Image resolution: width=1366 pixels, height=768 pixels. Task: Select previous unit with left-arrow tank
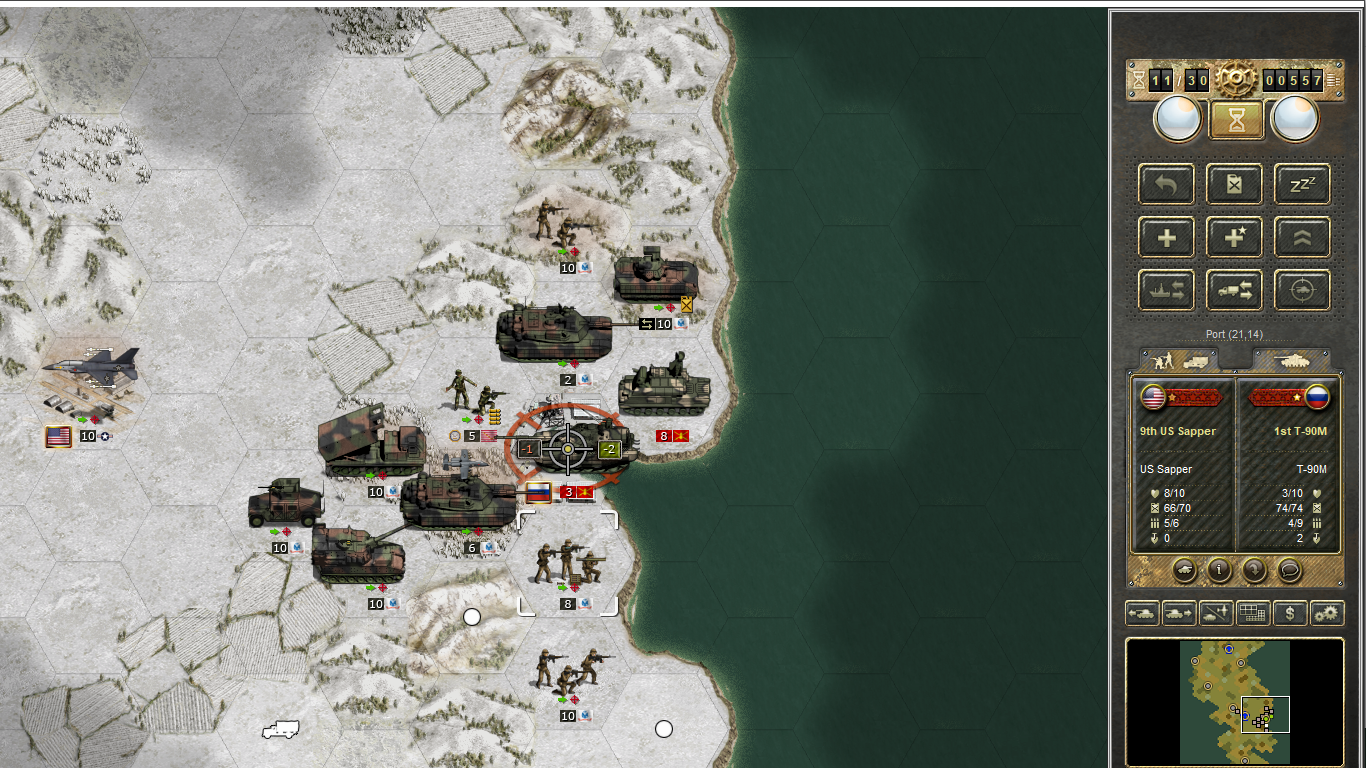pyautogui.click(x=1142, y=613)
